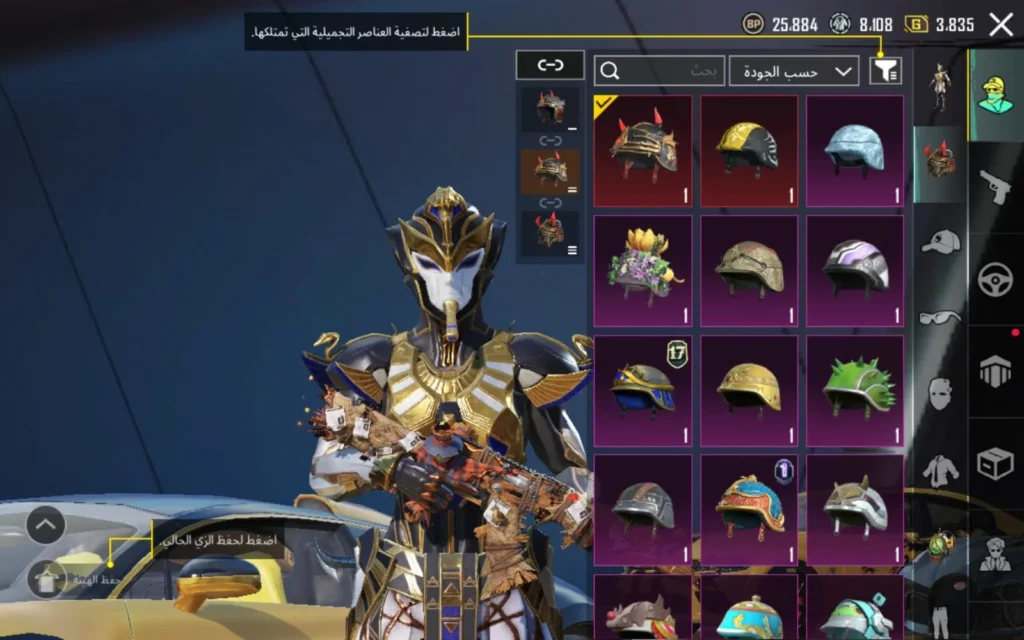Save the current outfit with hanger button

click(x=47, y=578)
